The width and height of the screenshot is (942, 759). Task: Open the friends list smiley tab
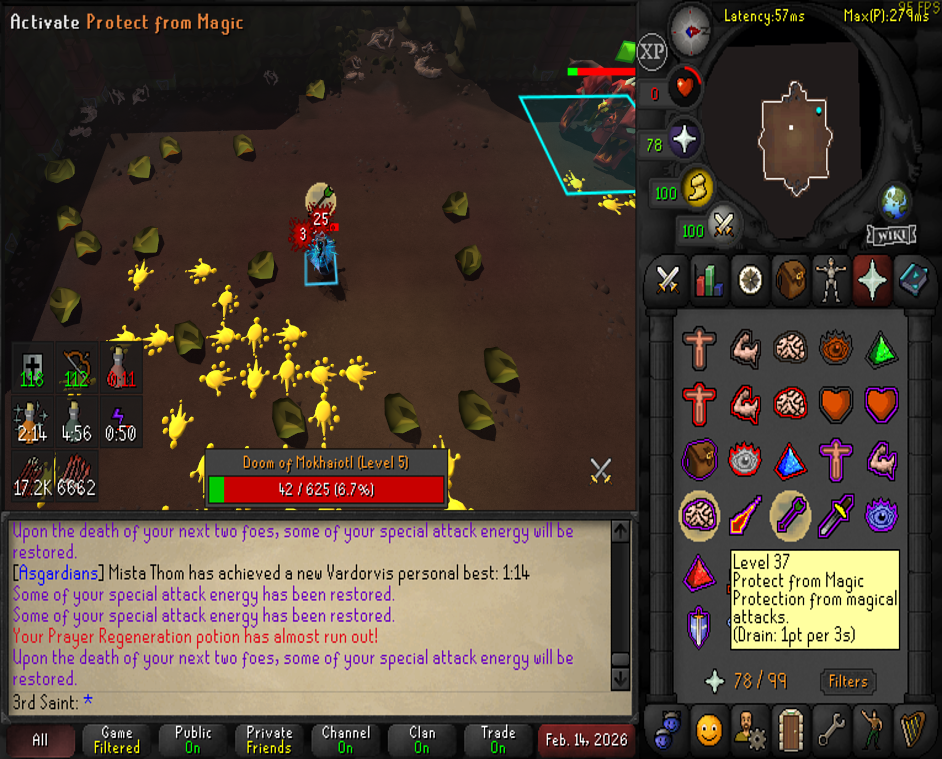[708, 730]
